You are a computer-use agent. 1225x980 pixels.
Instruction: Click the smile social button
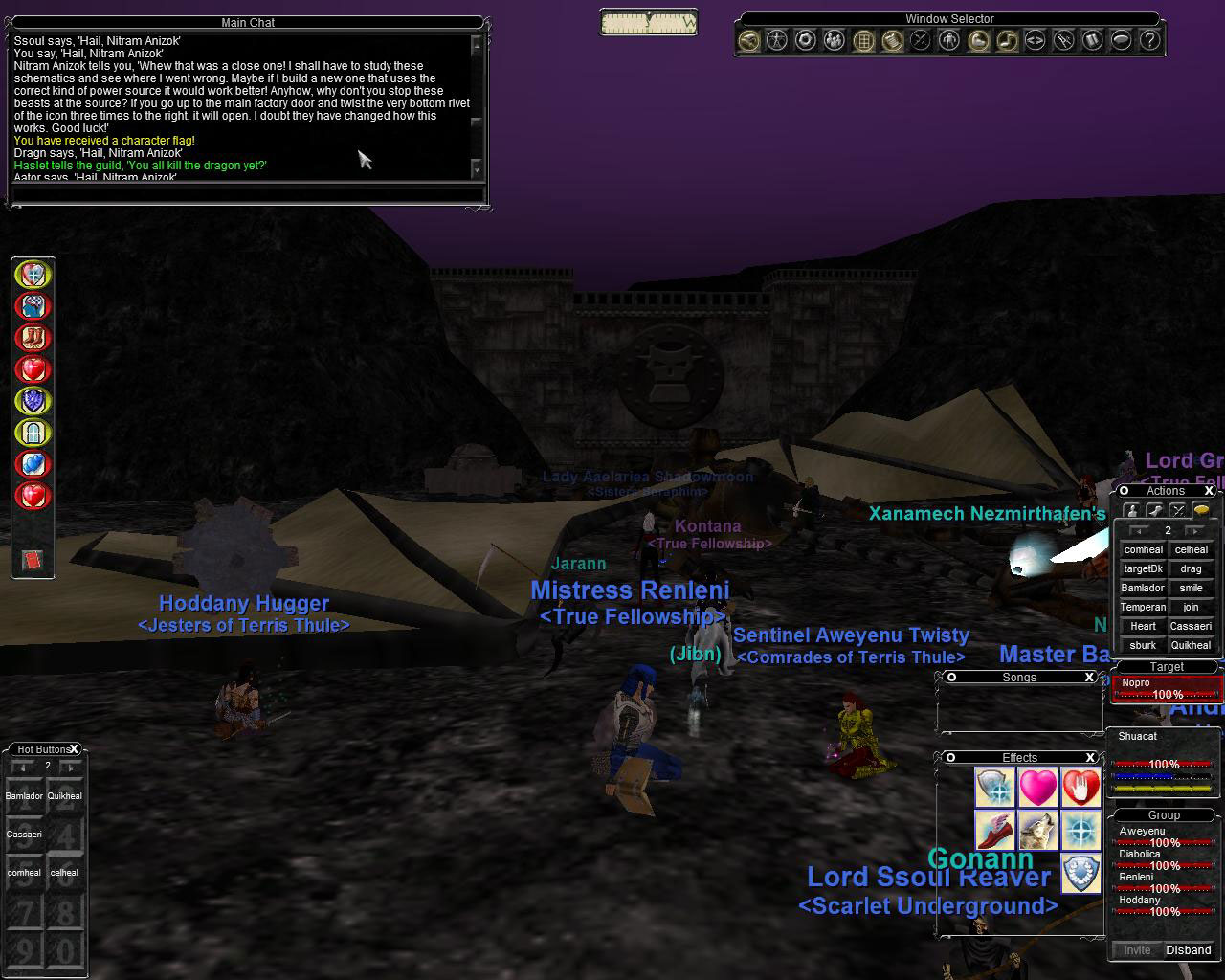pyautogui.click(x=1191, y=588)
